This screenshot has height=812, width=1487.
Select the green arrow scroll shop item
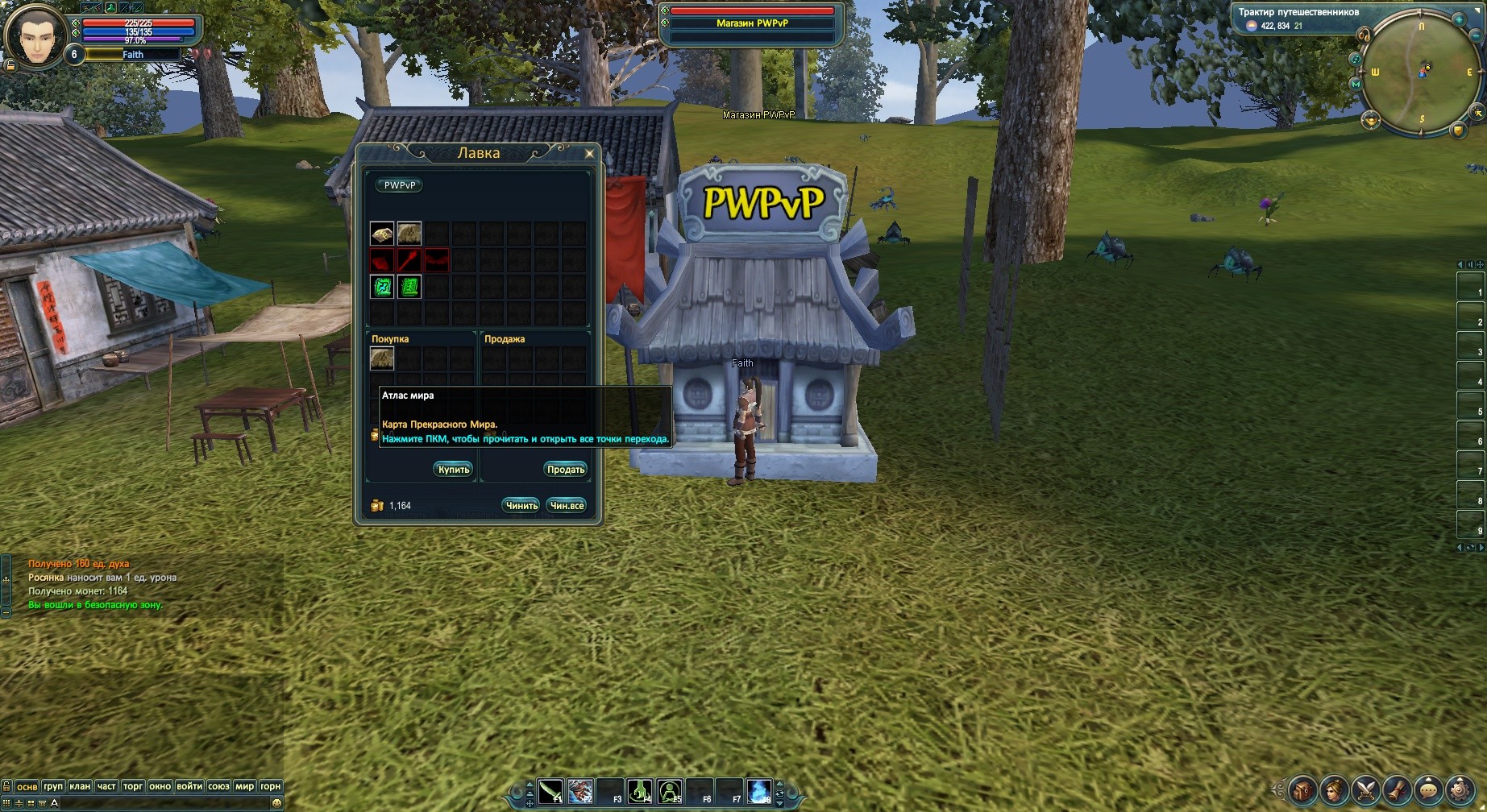pos(382,286)
